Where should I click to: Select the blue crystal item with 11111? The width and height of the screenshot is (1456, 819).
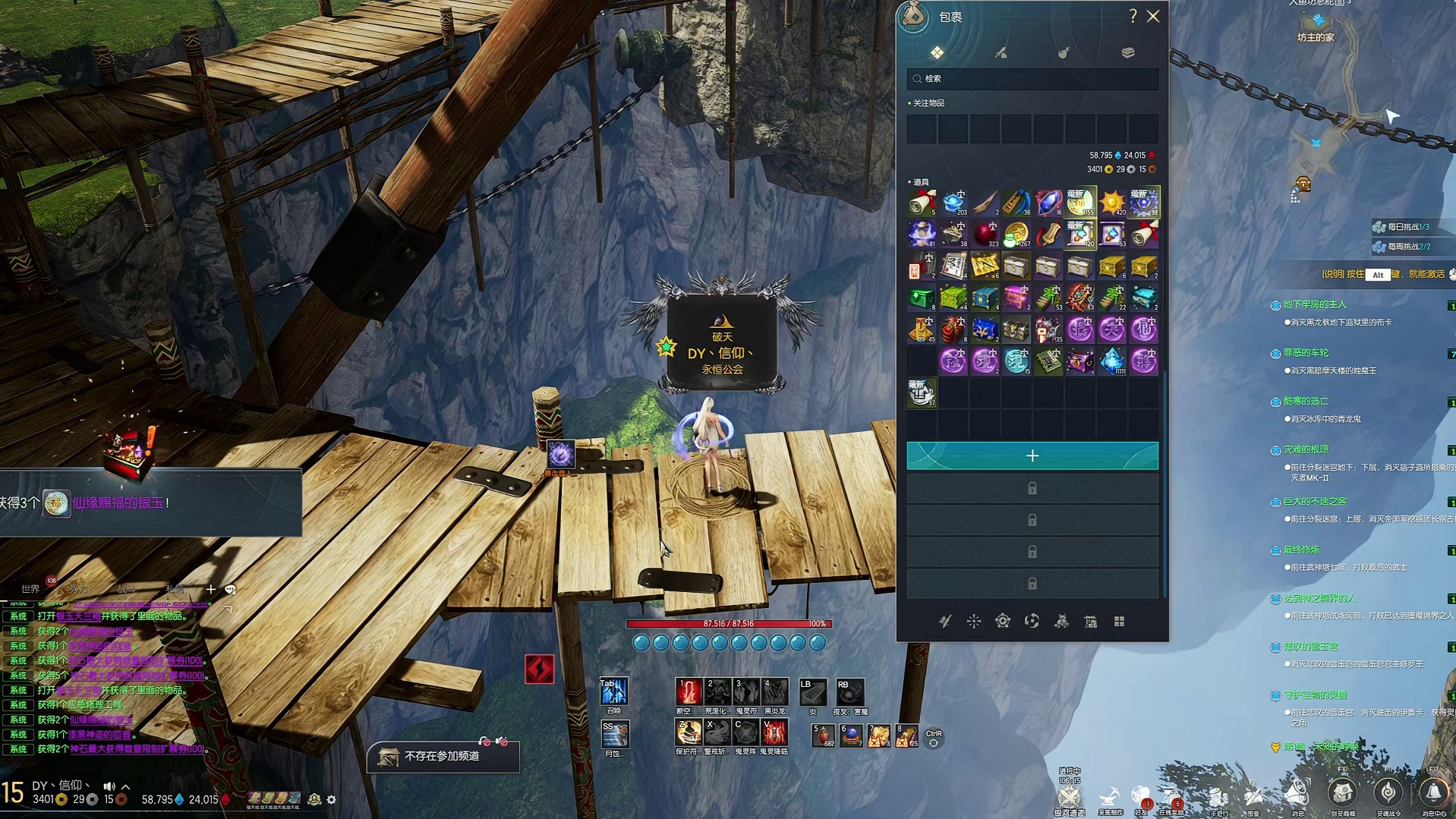[1112, 361]
